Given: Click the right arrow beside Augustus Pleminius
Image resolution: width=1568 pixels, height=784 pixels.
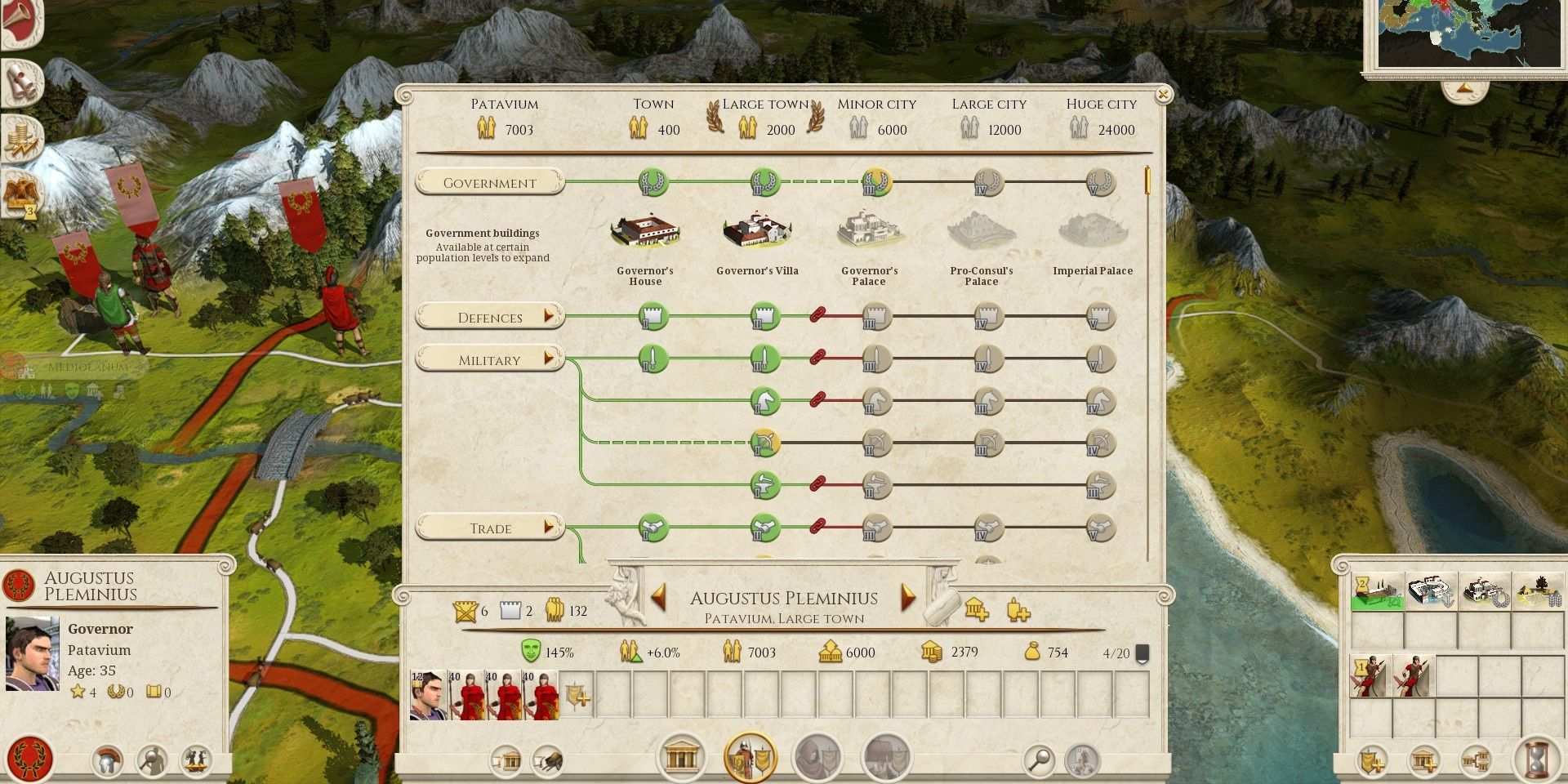Looking at the screenshot, I should click(x=906, y=598).
